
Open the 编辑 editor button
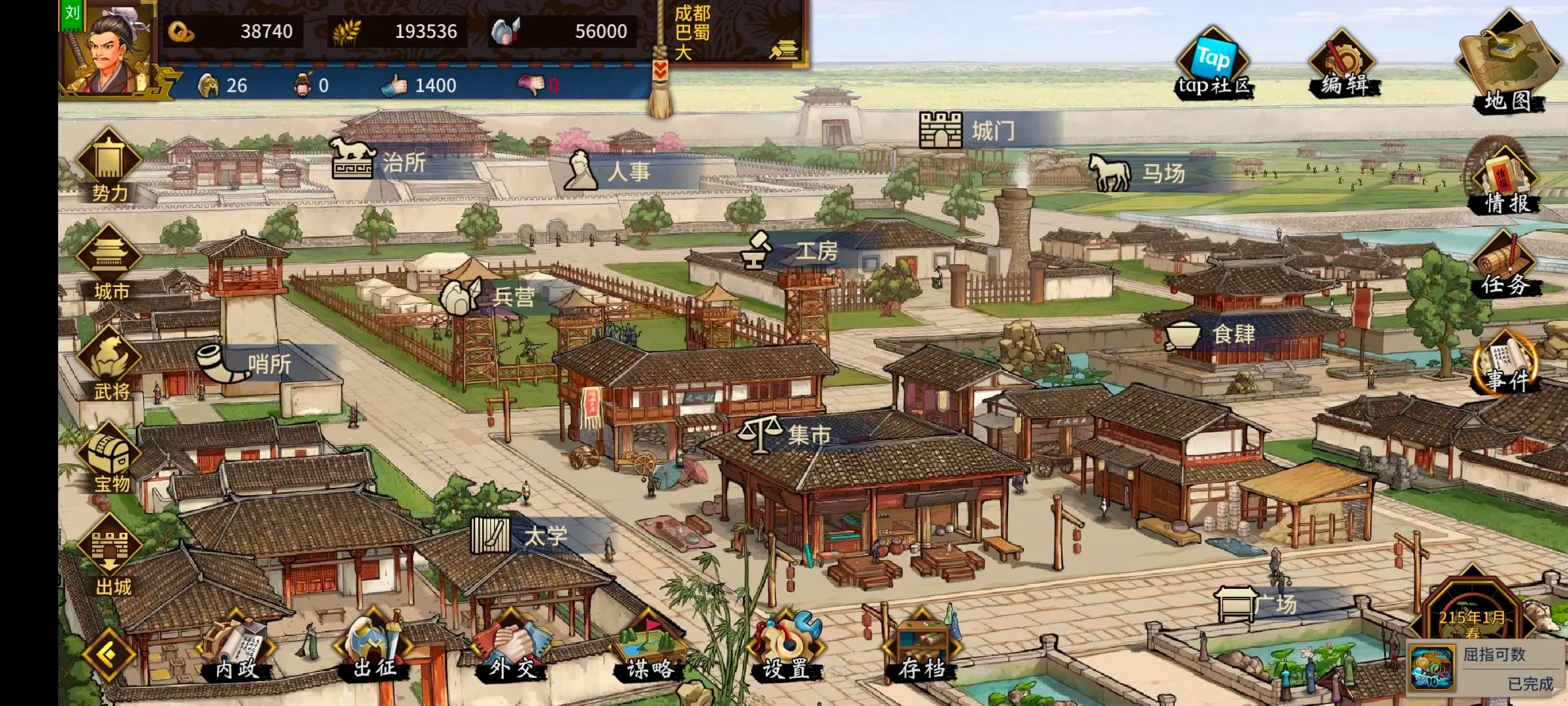[1343, 65]
